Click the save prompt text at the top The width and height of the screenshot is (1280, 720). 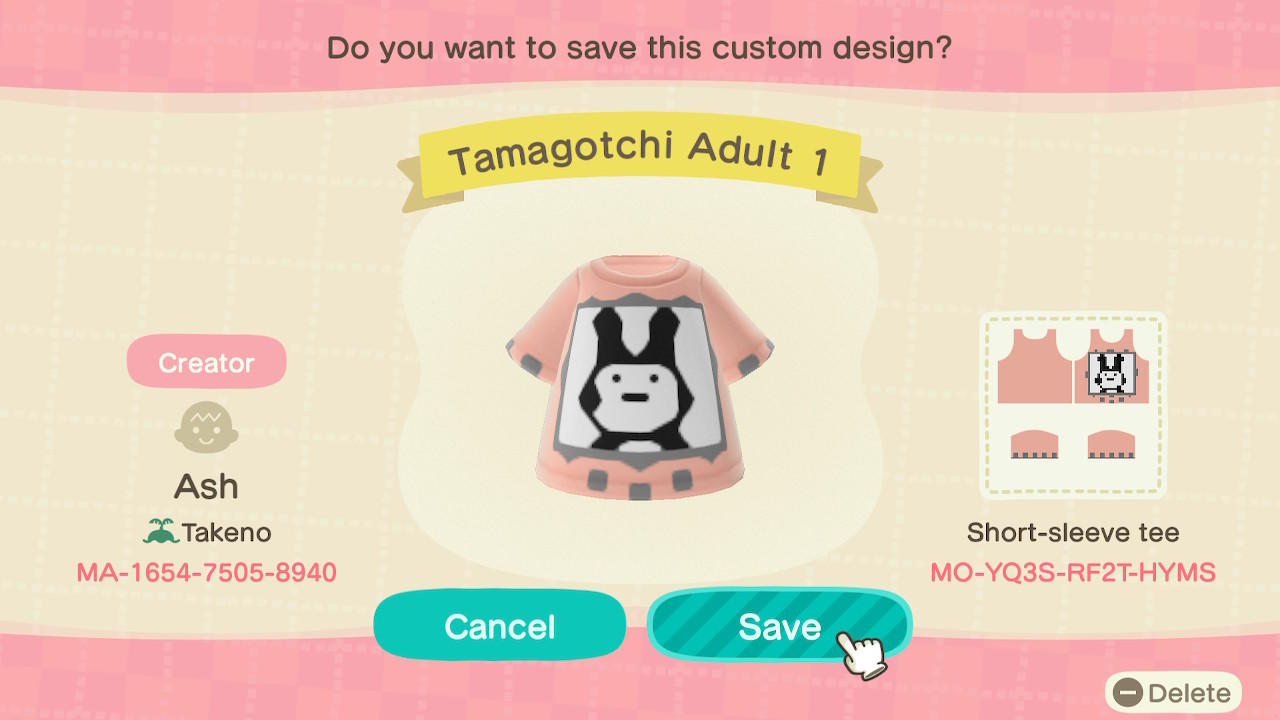pos(640,47)
